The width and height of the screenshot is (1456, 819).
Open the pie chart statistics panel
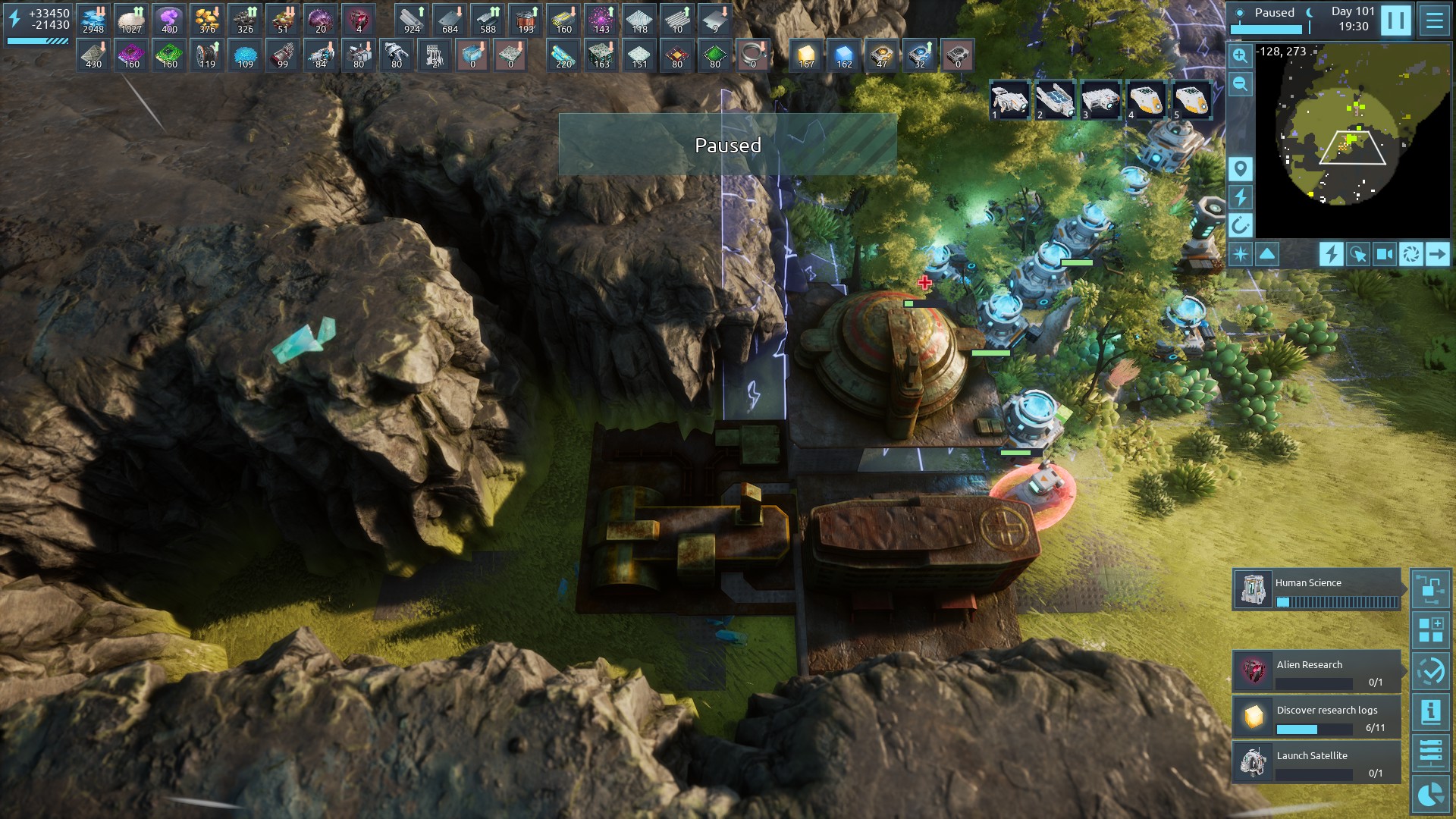pos(1430,794)
